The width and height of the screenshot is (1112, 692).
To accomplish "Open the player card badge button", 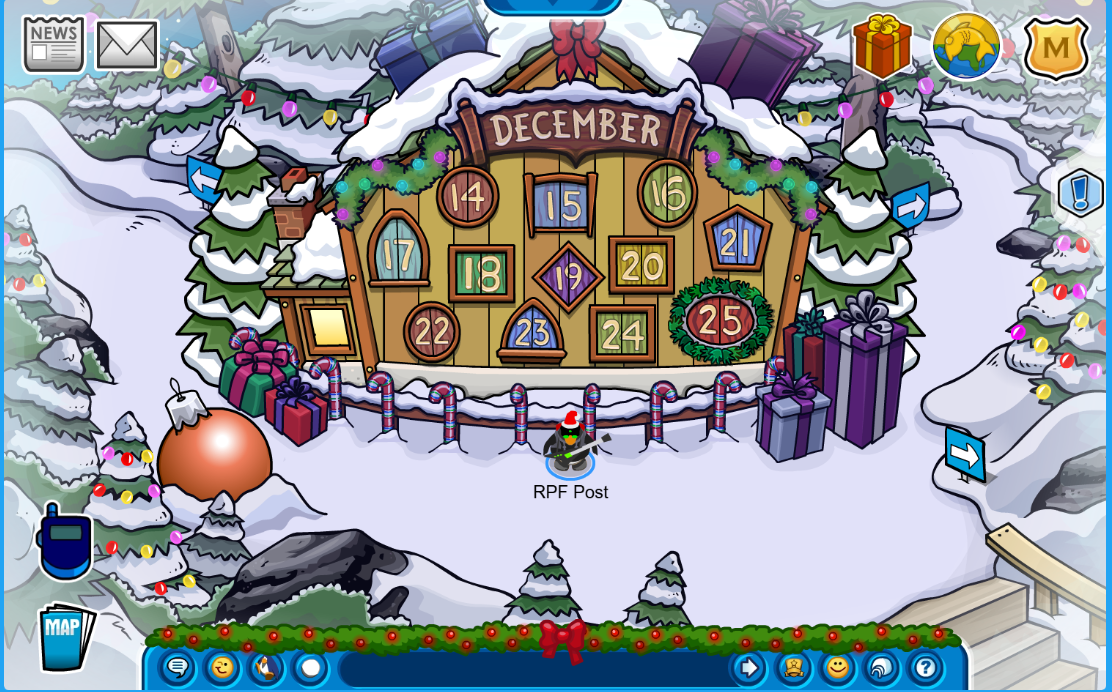I will click(x=793, y=667).
